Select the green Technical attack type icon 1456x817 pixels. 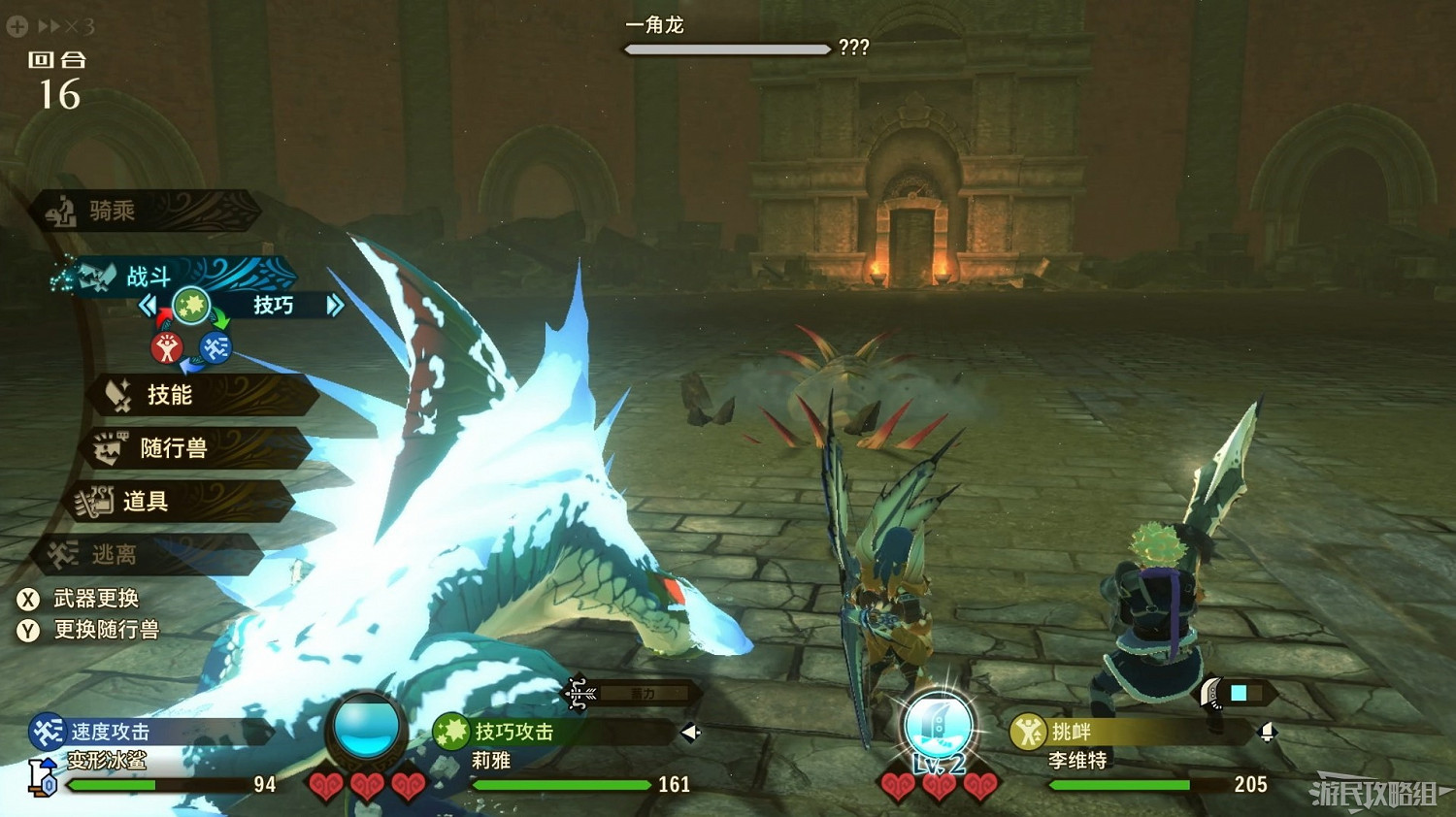[194, 305]
